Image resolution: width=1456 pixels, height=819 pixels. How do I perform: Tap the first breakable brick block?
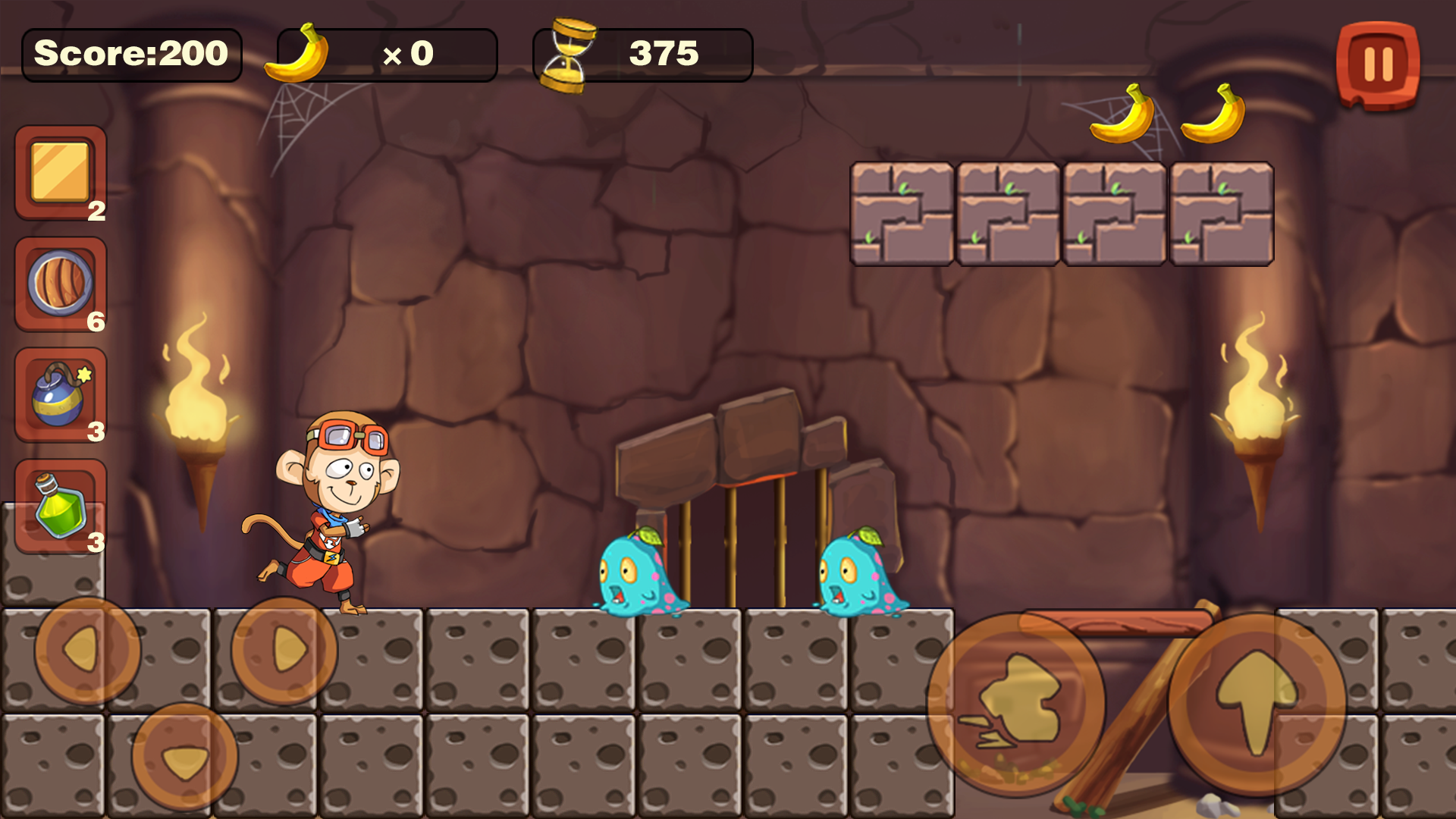[902, 214]
